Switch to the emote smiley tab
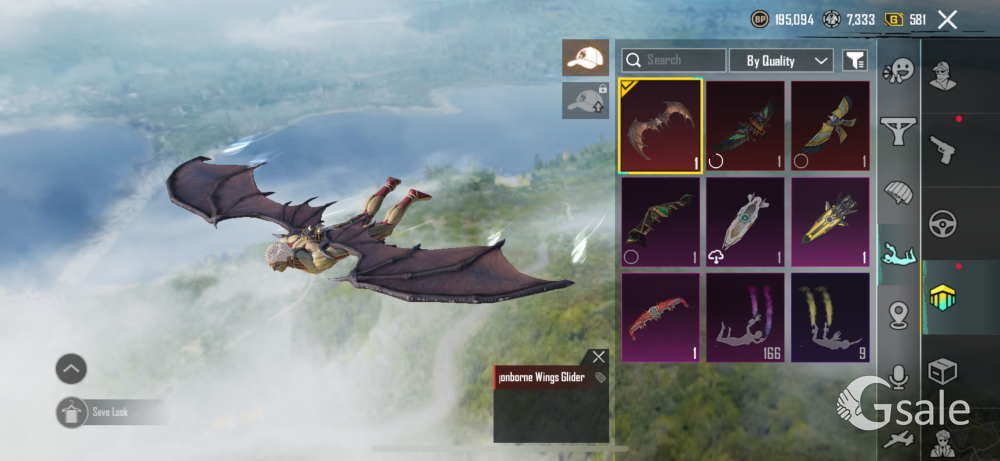 coord(898,72)
